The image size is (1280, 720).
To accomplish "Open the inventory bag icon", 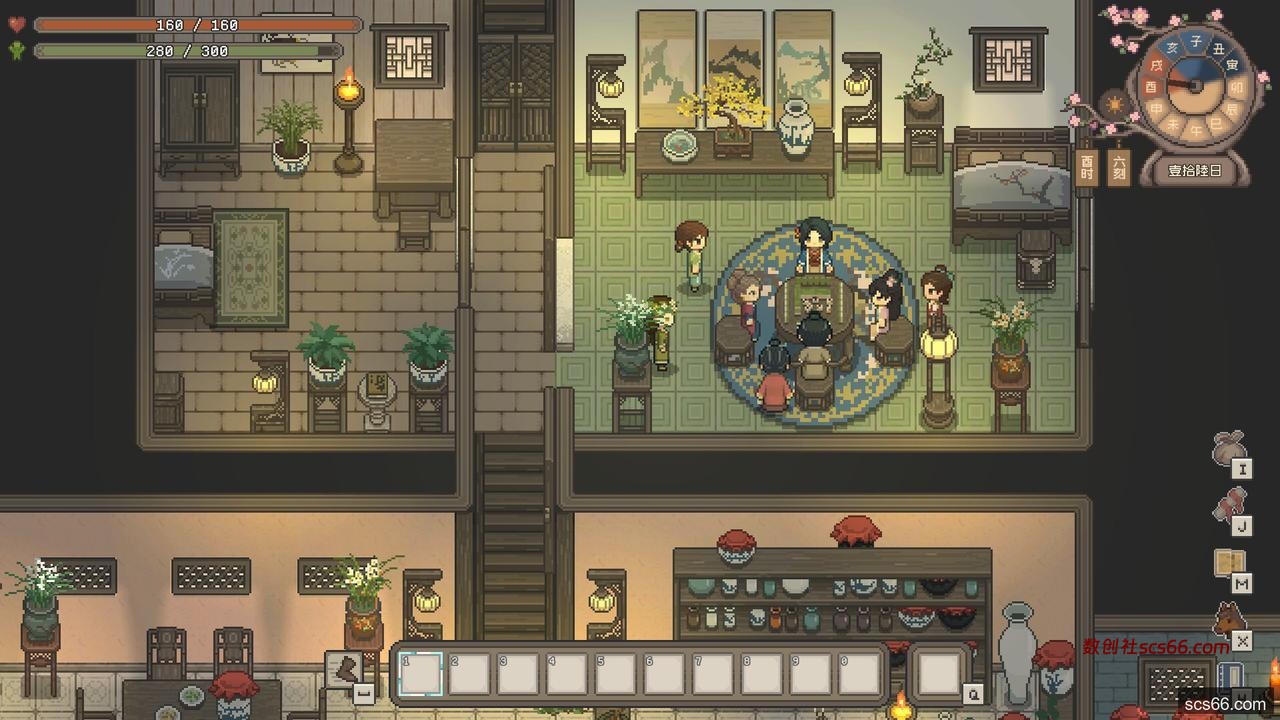I will point(1229,449).
